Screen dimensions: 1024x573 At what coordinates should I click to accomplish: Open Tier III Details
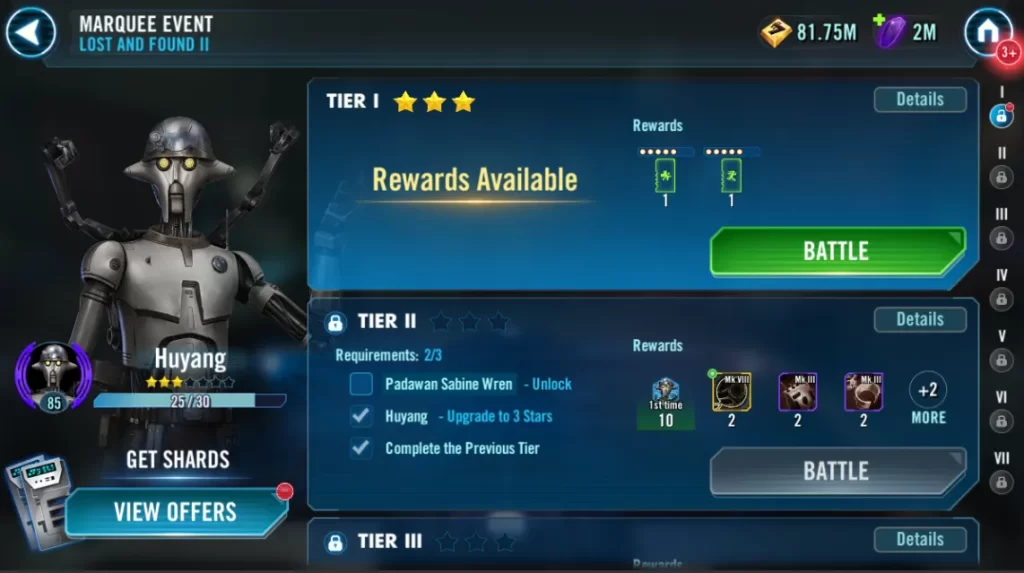coord(919,539)
